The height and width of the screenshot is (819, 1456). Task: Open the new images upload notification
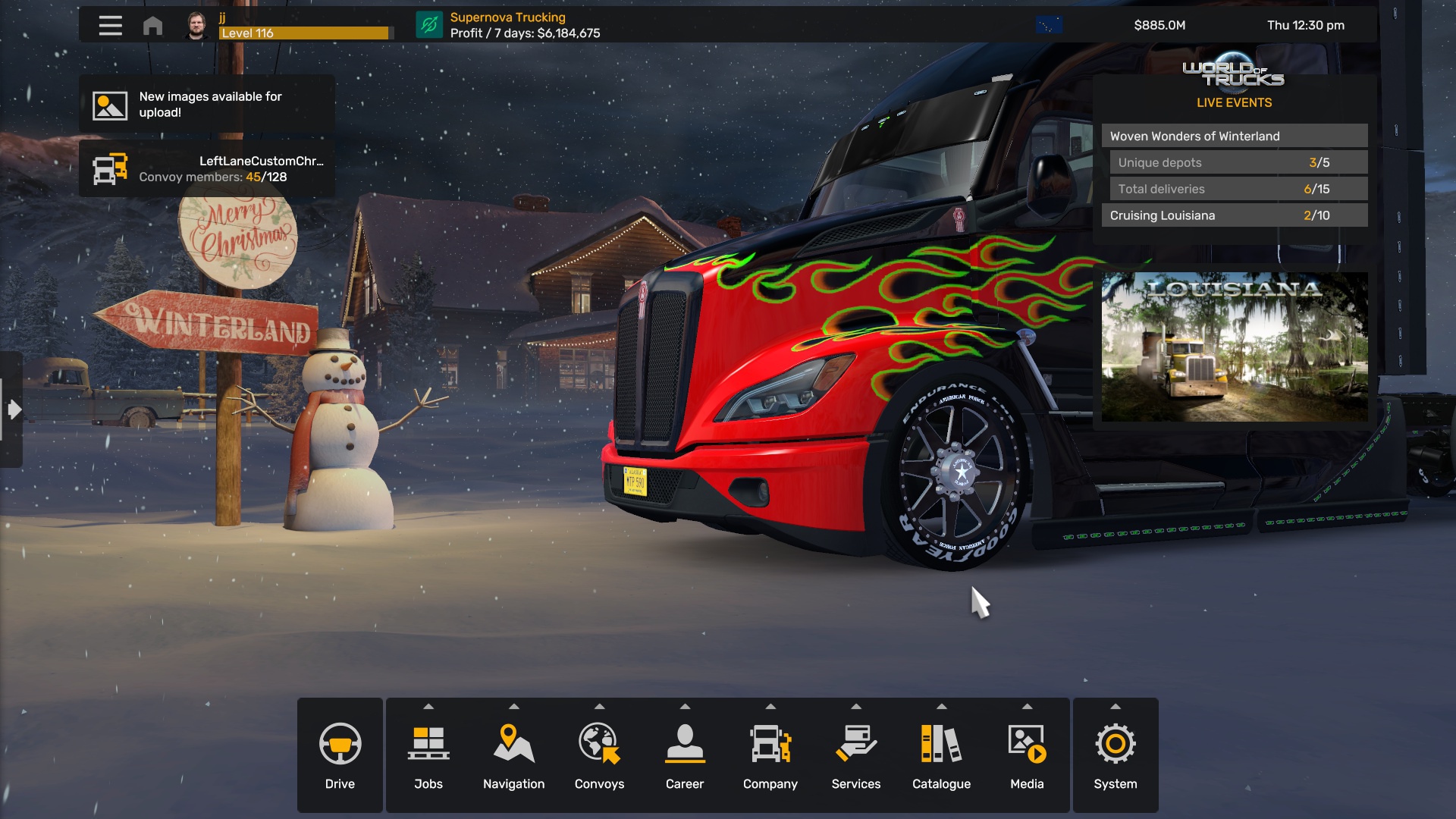(207, 105)
